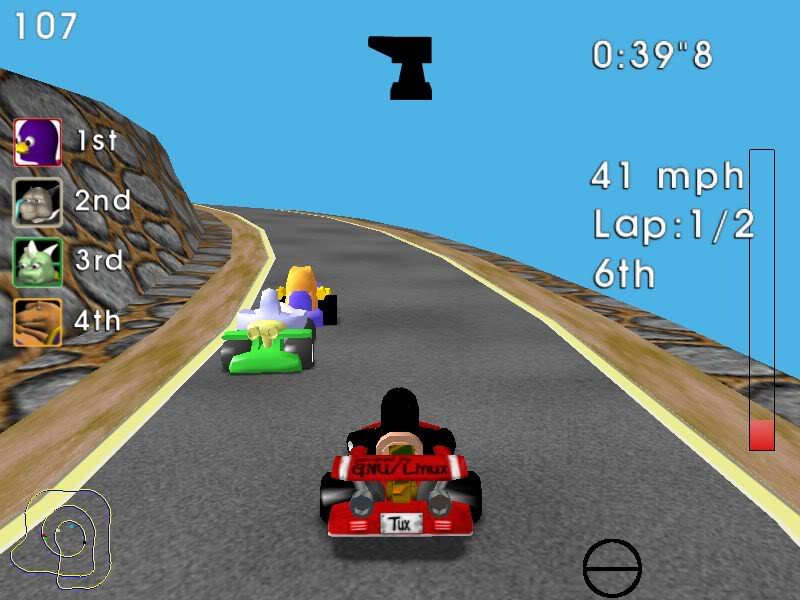
Task: Select the gray 2nd place racer portrait
Action: [x=38, y=202]
